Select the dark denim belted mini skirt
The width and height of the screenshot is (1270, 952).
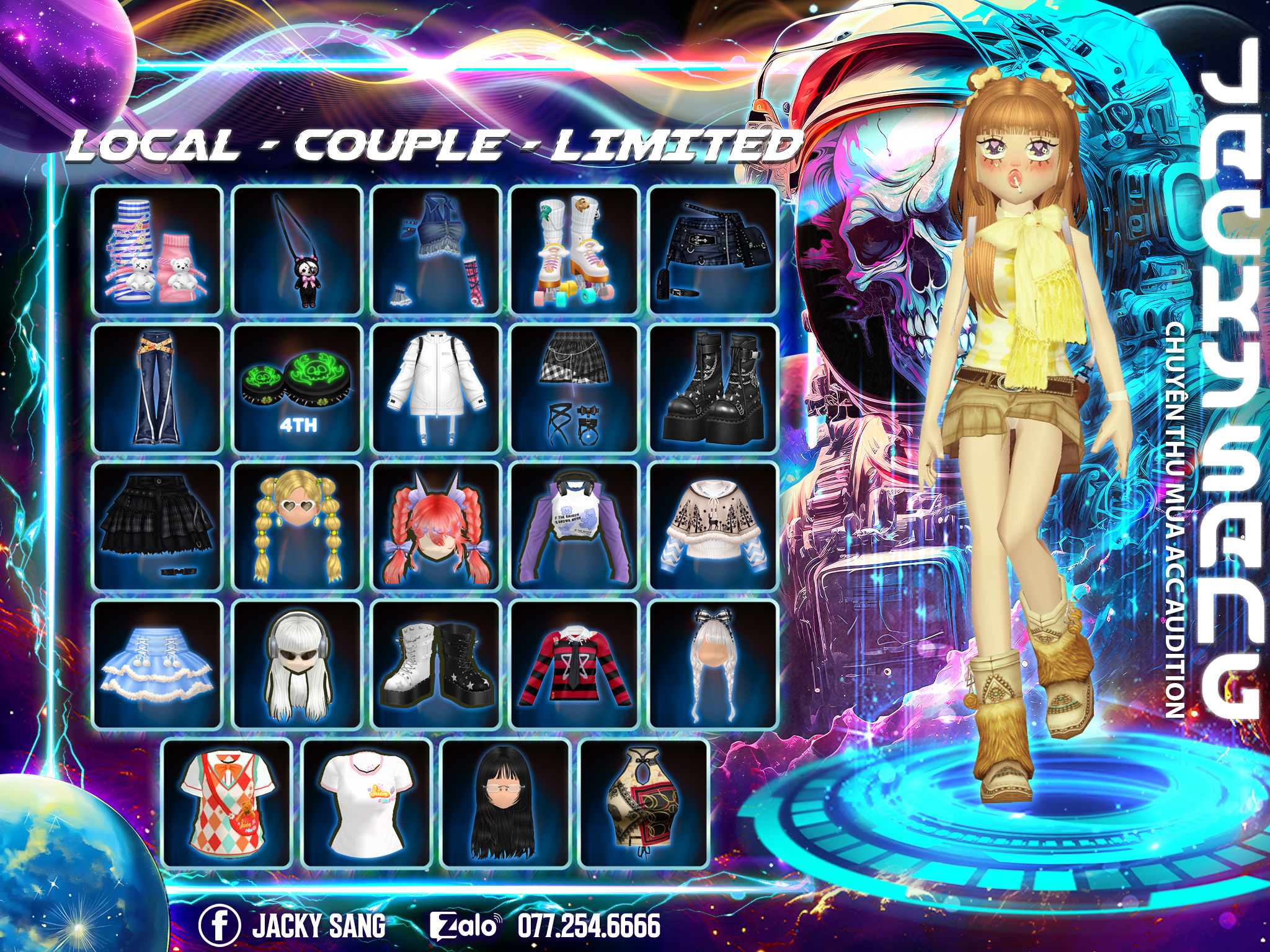[713, 250]
